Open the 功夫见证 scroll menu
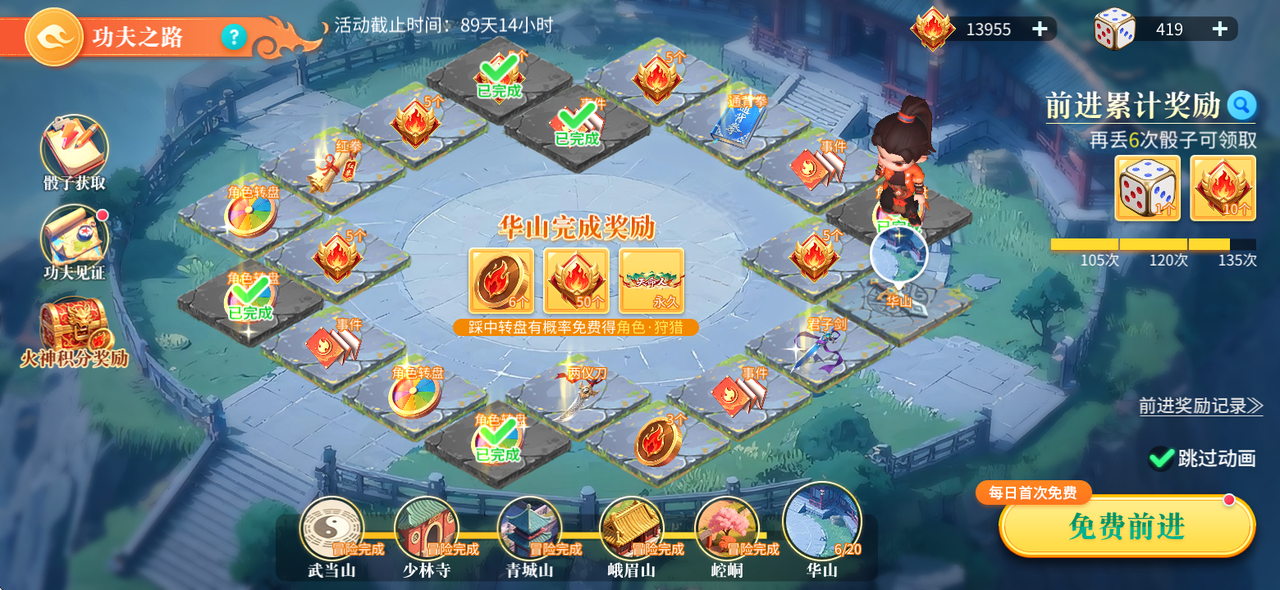The height and width of the screenshot is (590, 1280). point(74,242)
